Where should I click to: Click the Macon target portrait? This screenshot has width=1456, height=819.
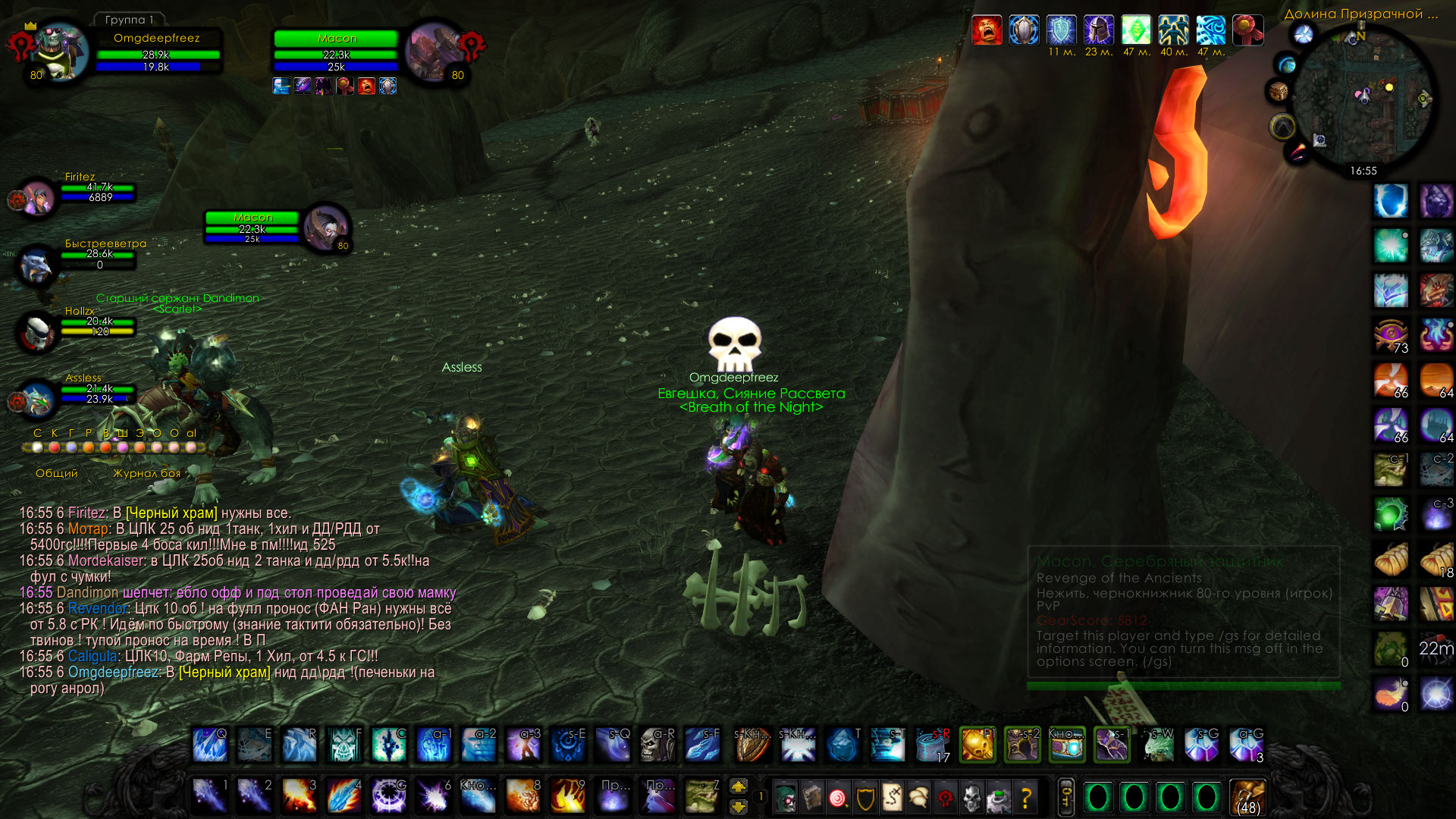(433, 52)
